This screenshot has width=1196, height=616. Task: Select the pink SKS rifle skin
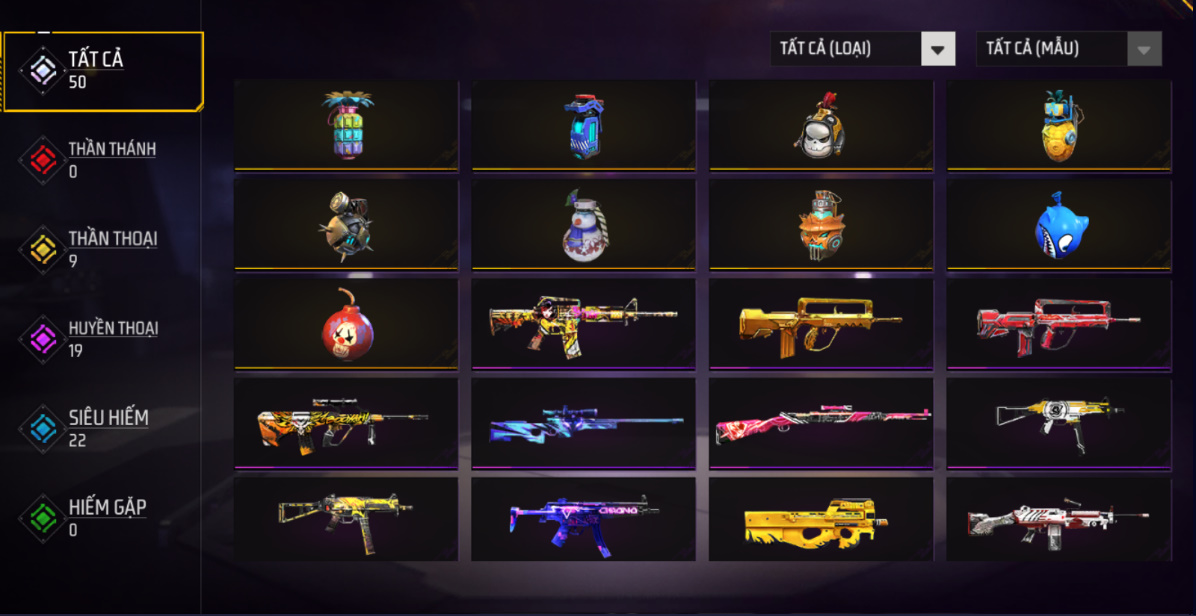tap(821, 423)
